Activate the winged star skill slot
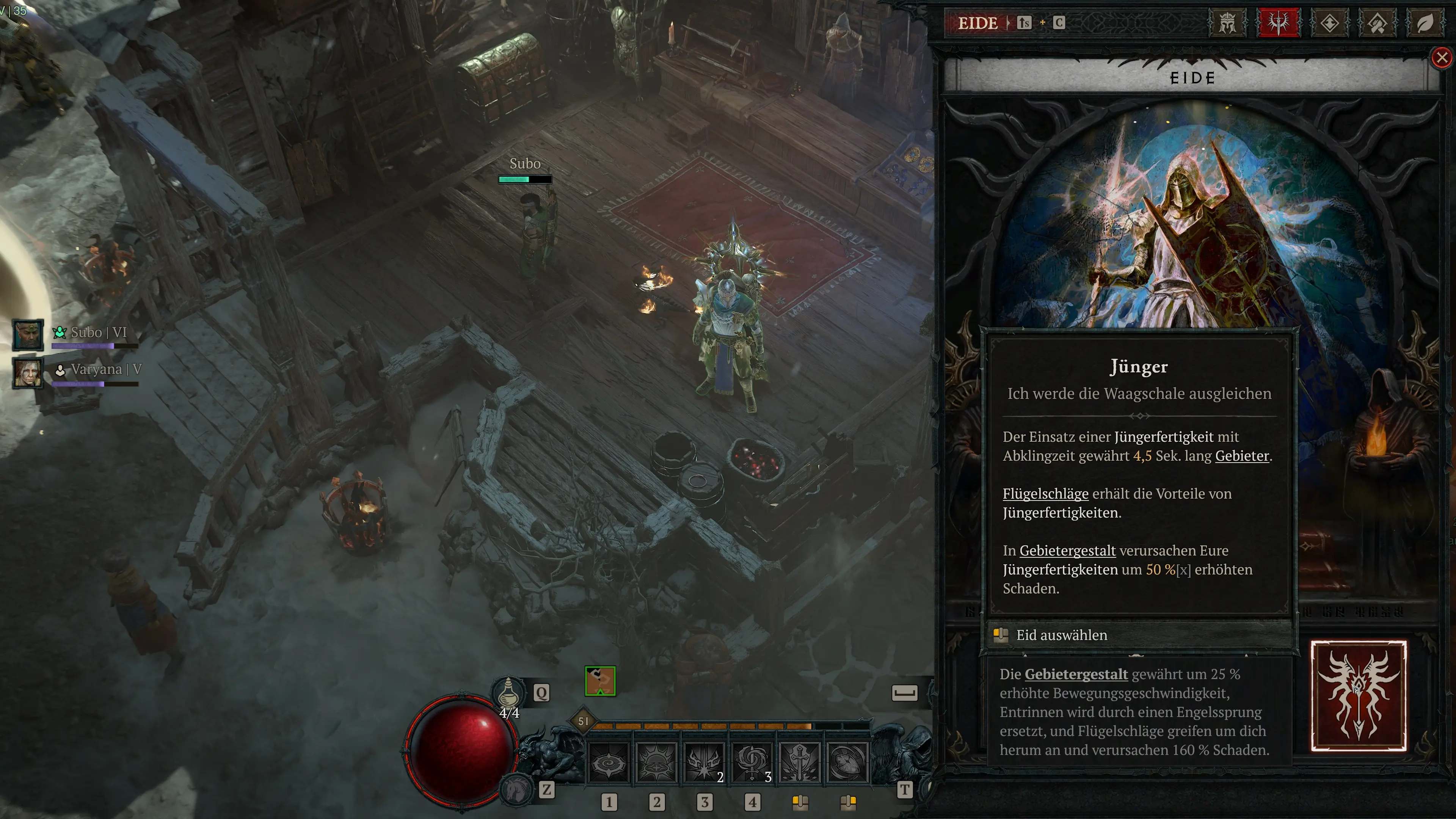This screenshot has height=819, width=1456. point(704,763)
